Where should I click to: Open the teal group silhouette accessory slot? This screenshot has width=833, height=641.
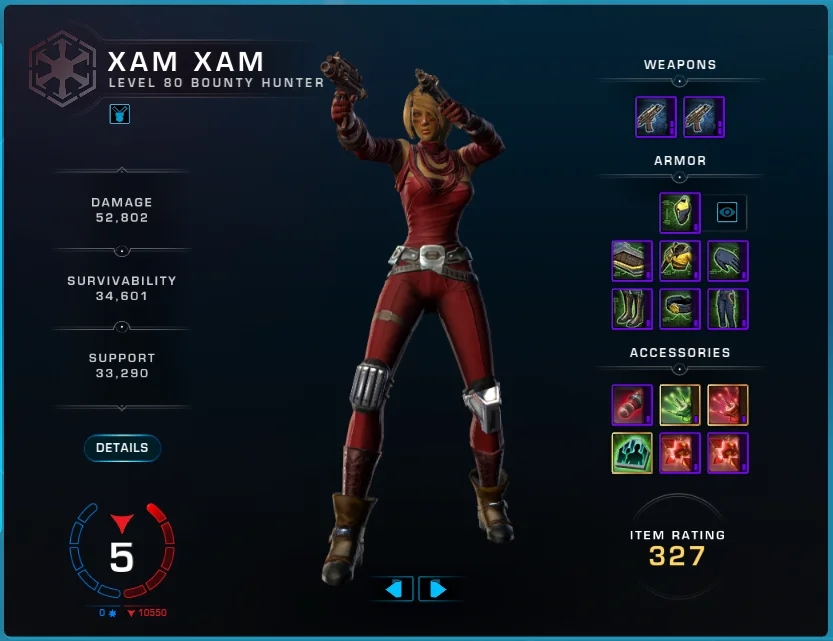pyautogui.click(x=632, y=452)
